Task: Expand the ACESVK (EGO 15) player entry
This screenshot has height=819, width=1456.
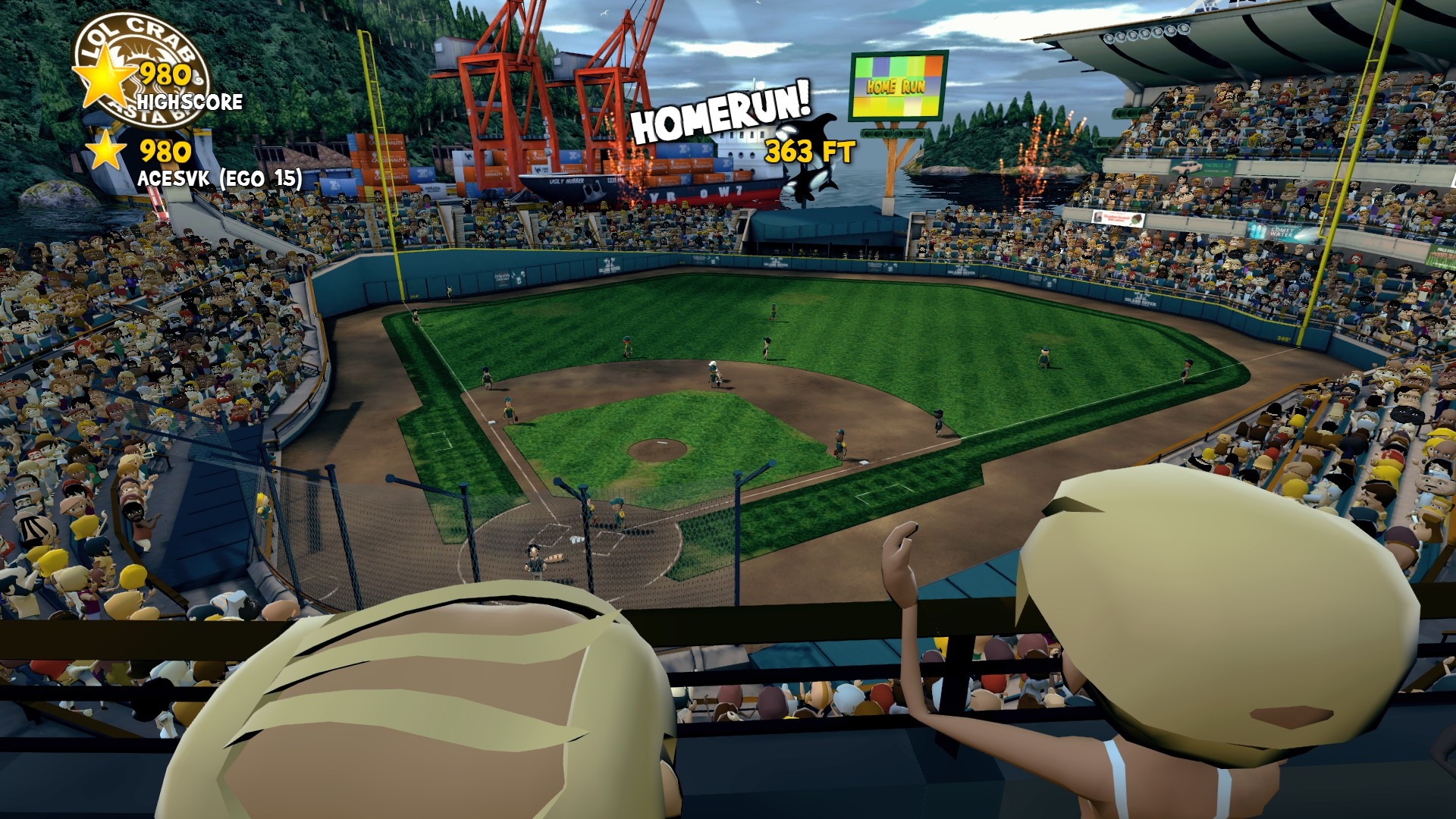Action: [x=220, y=180]
